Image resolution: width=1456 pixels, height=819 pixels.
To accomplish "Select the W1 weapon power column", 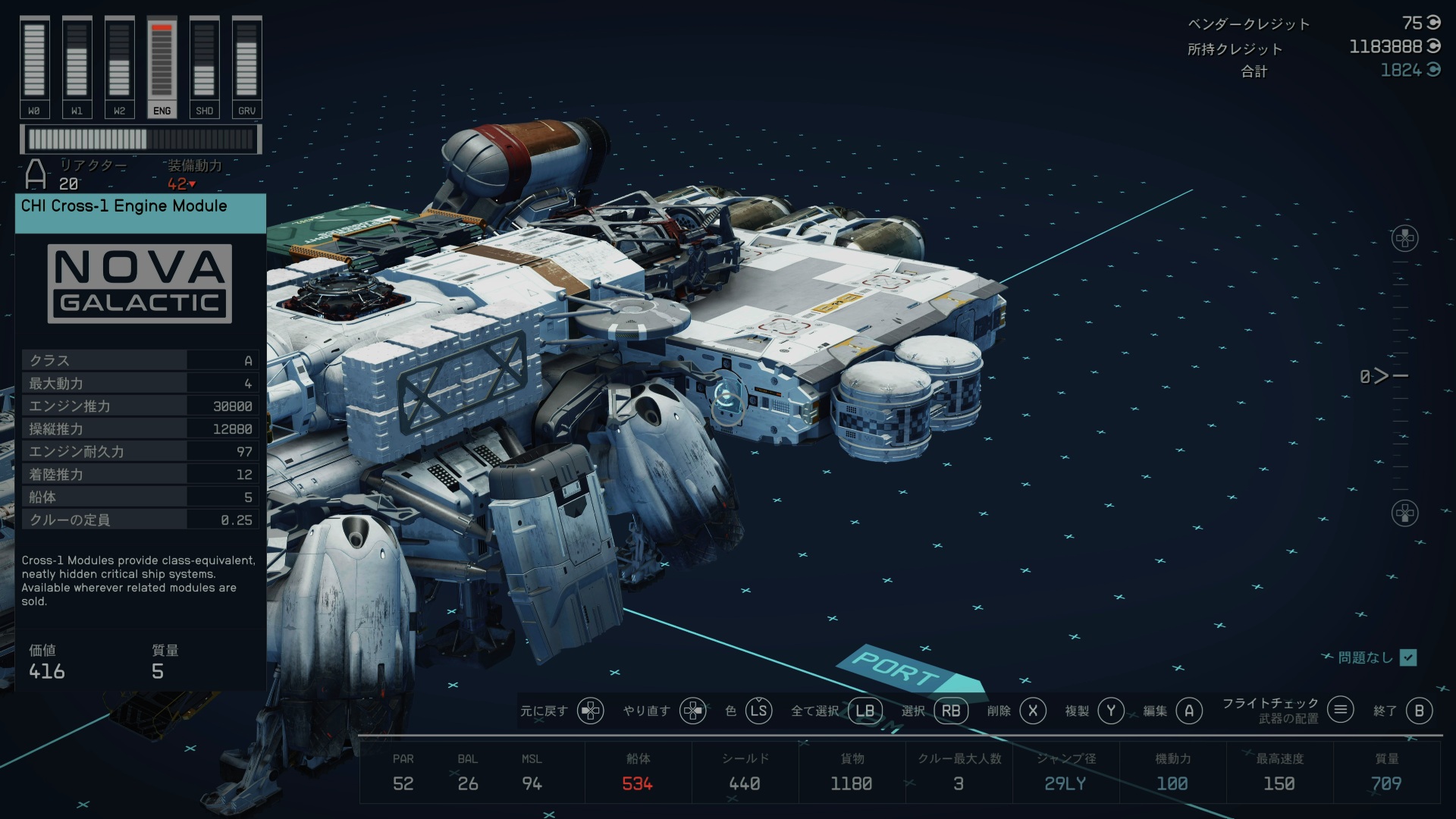I will pyautogui.click(x=77, y=67).
